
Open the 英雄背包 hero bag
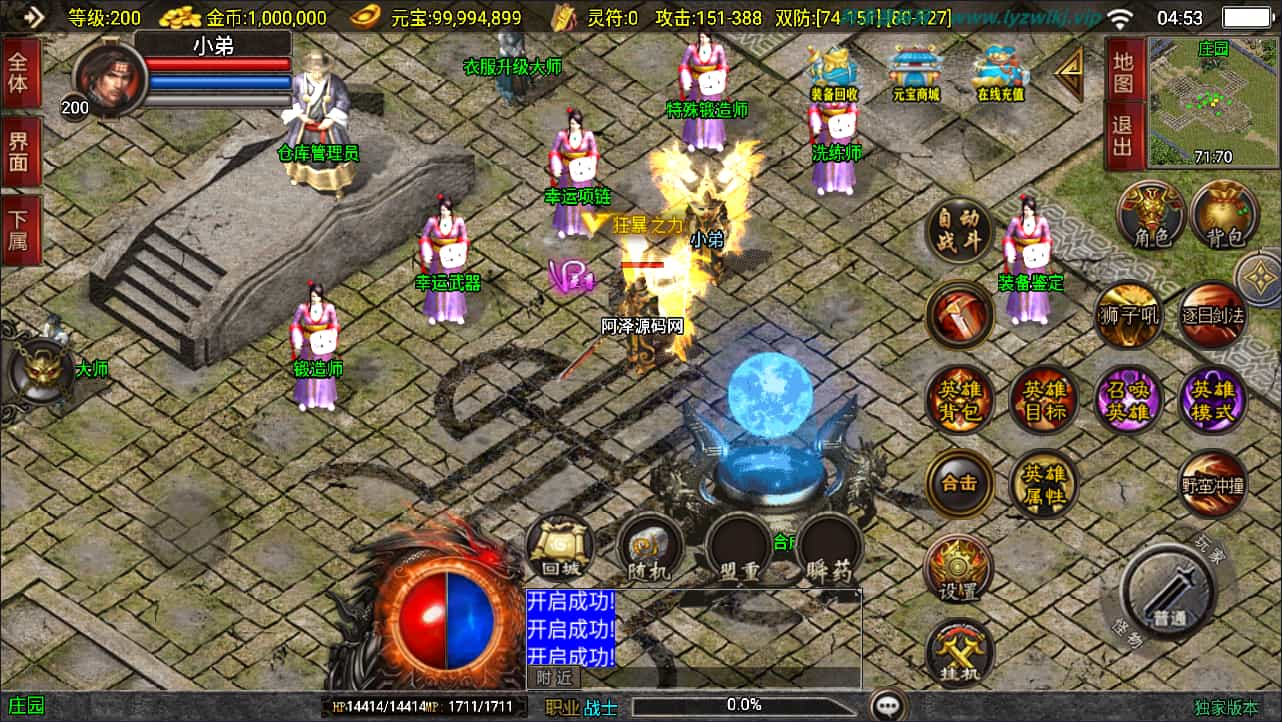click(x=960, y=400)
